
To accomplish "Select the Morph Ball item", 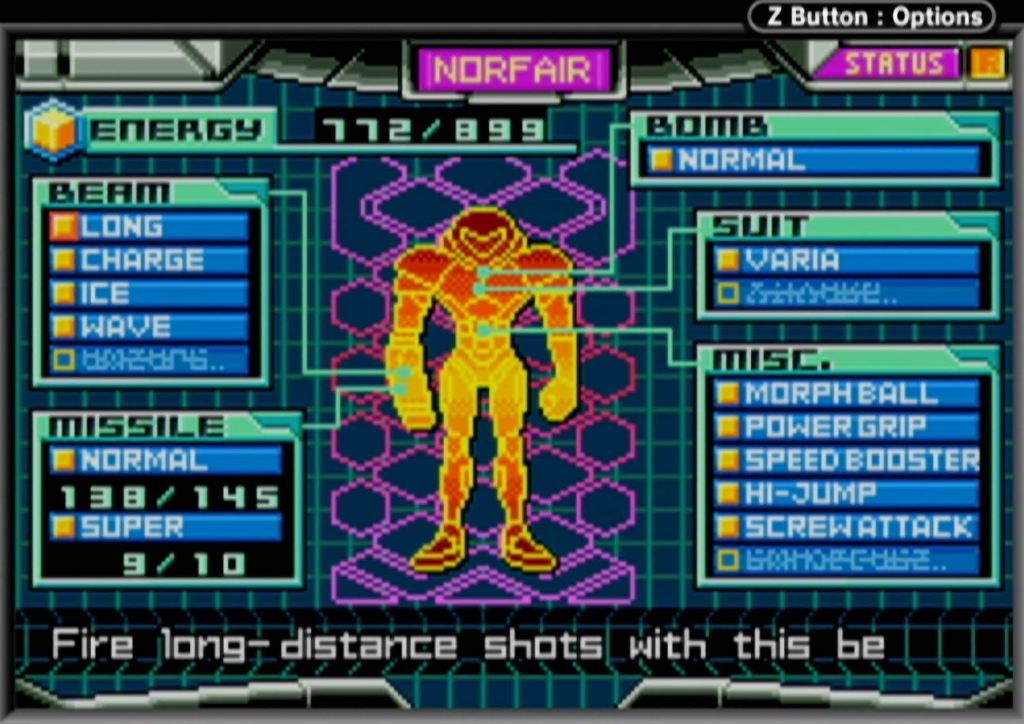I will pos(846,393).
